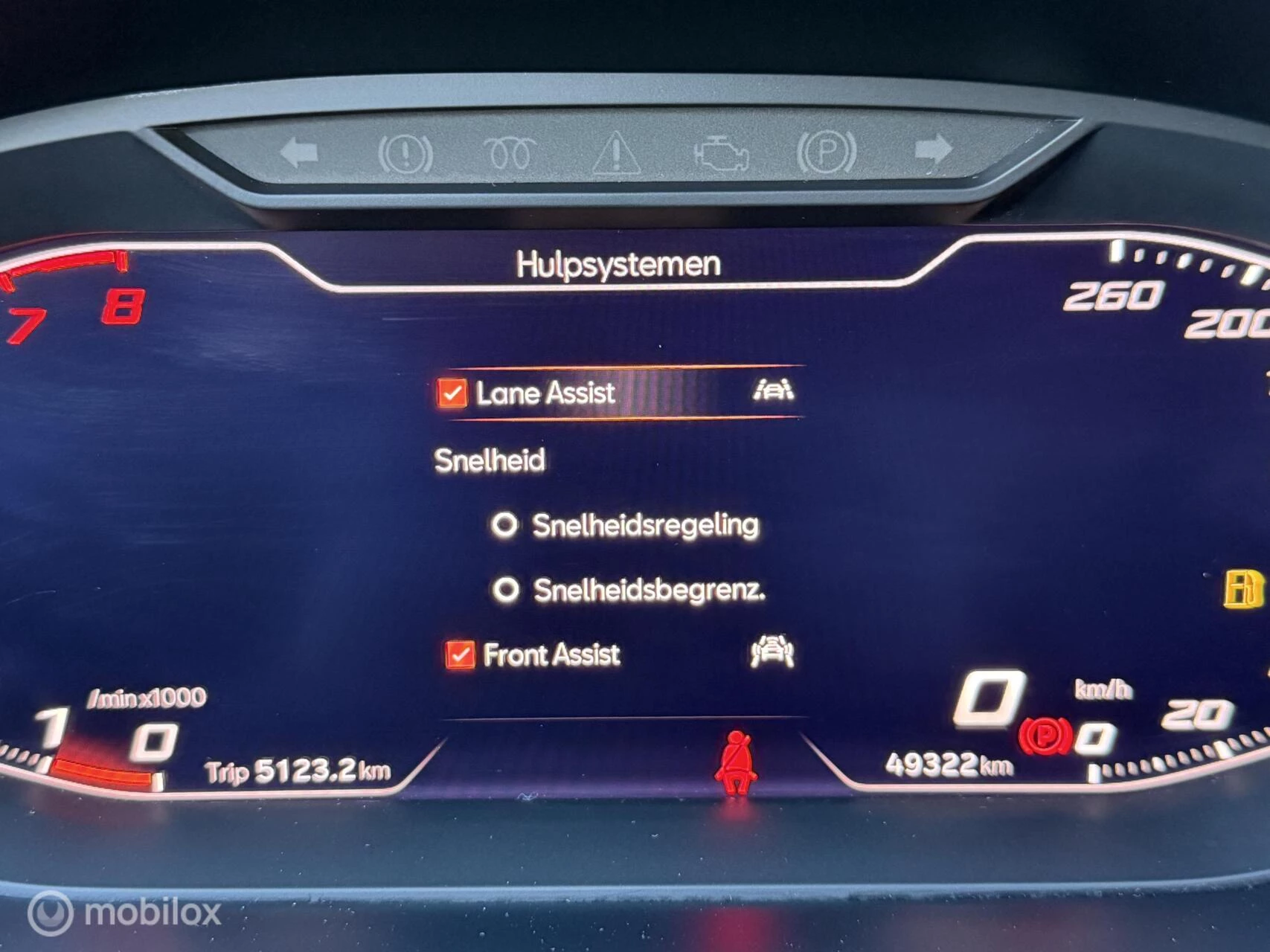Image resolution: width=1270 pixels, height=952 pixels.
Task: Click the left navigation arrow in the indicator bar
Action: pyautogui.click(x=298, y=153)
